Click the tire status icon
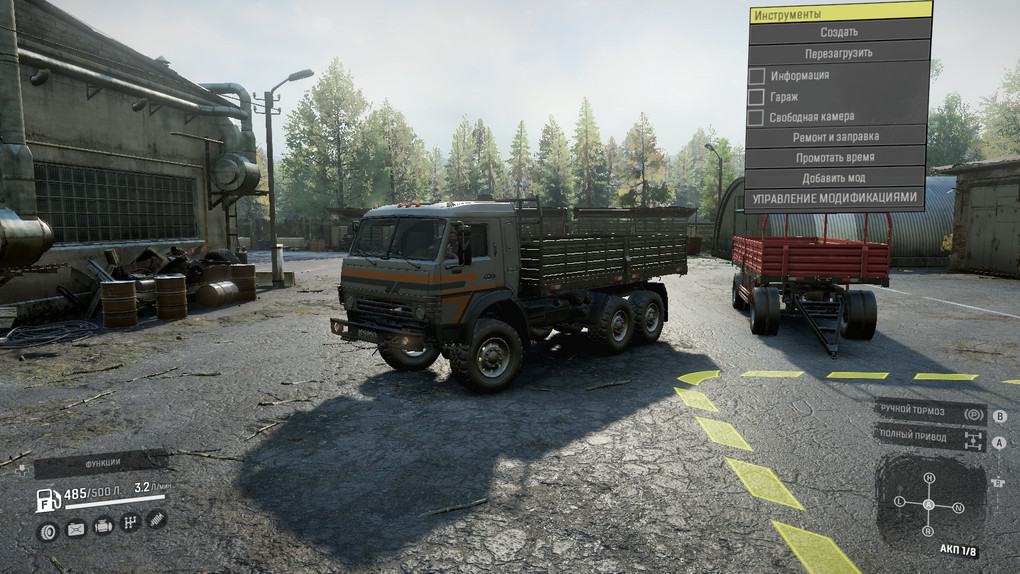This screenshot has width=1020, height=574. [x=47, y=530]
